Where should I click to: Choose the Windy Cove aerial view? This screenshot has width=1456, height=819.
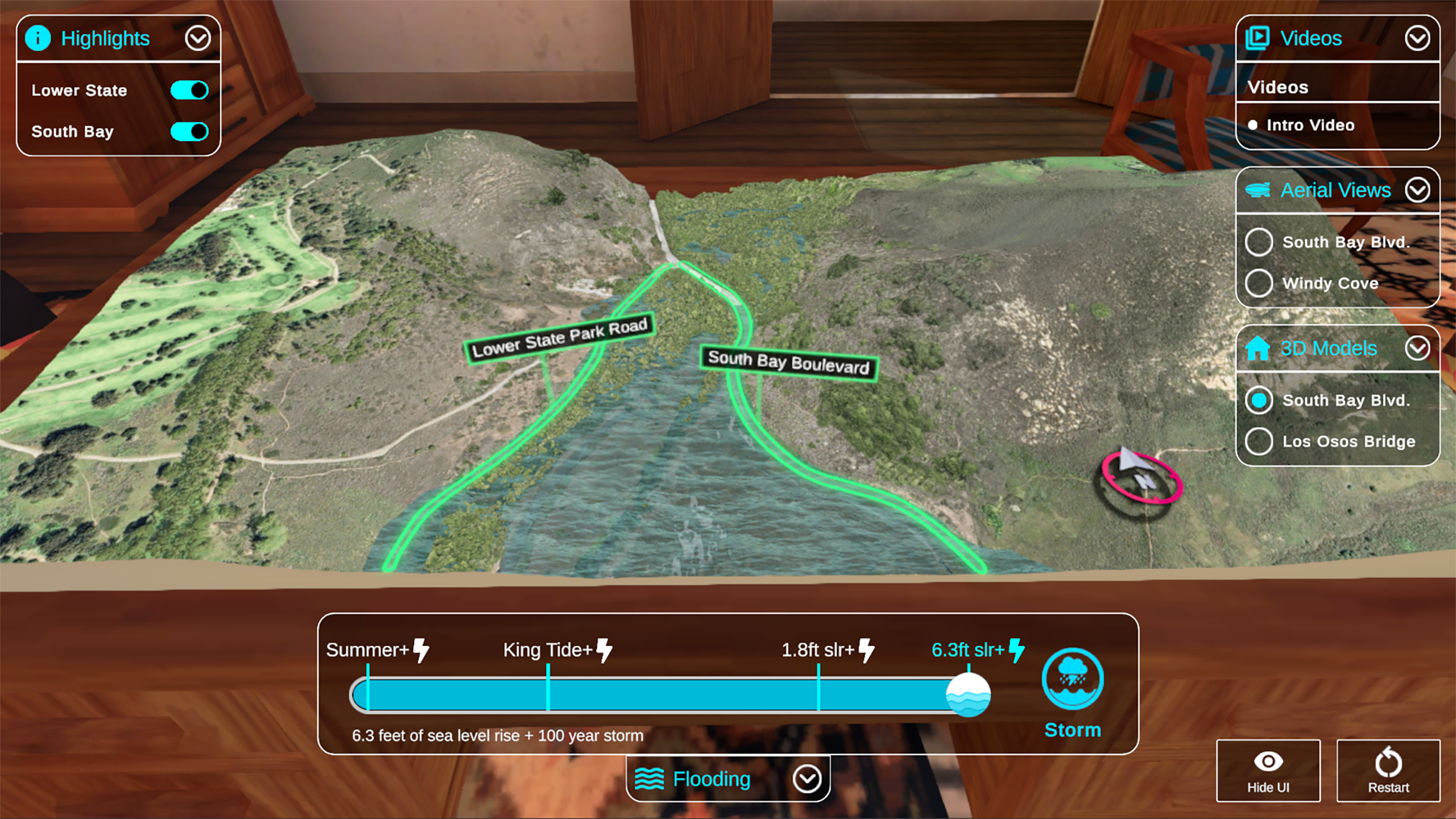(x=1259, y=283)
